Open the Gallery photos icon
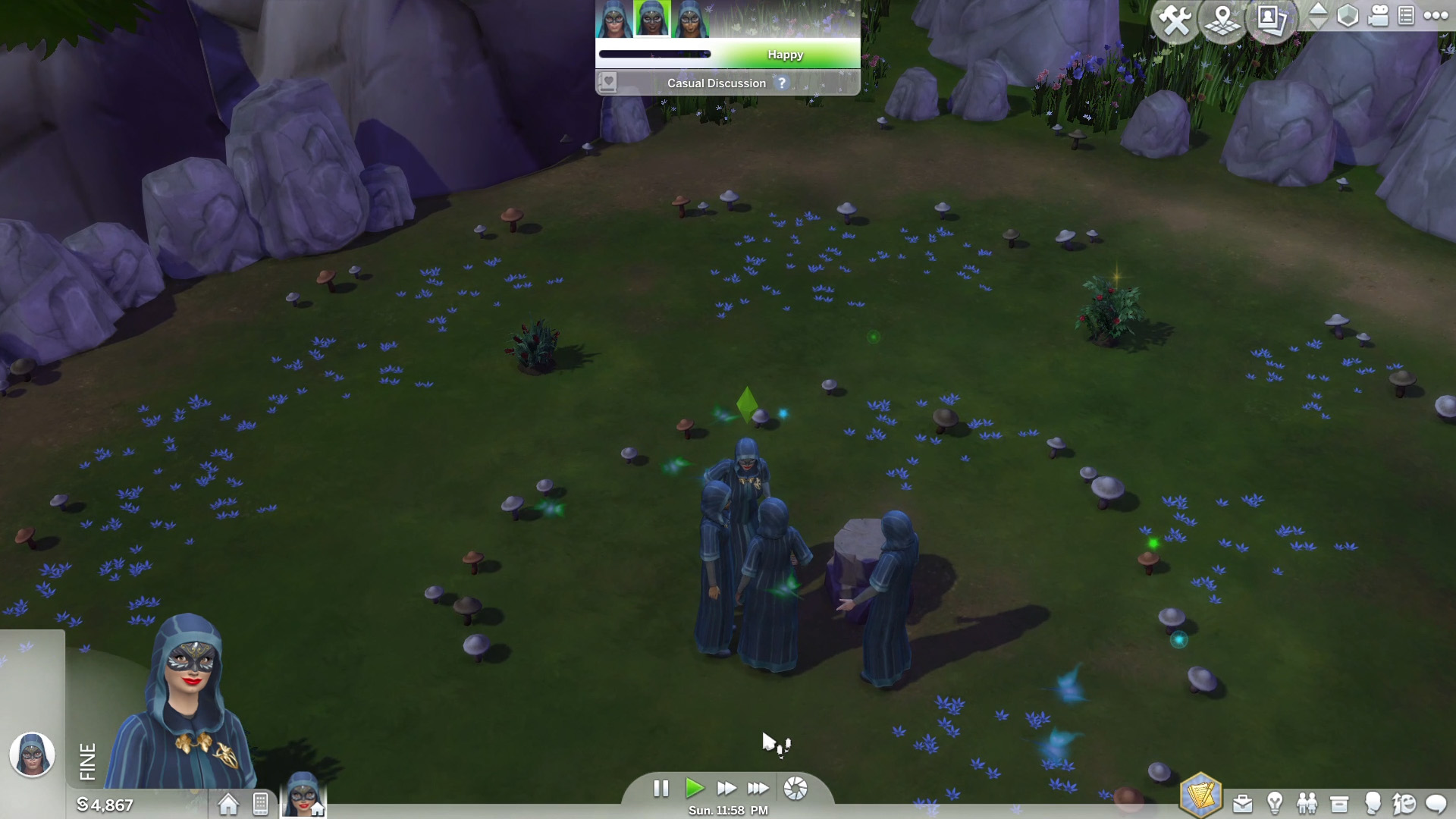 tap(1271, 19)
